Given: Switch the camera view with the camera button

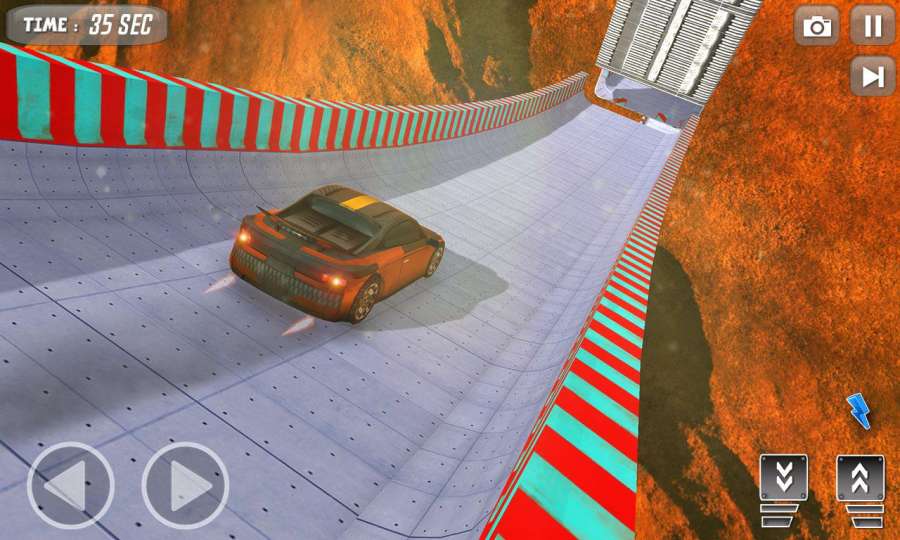Looking at the screenshot, I should coord(817,26).
